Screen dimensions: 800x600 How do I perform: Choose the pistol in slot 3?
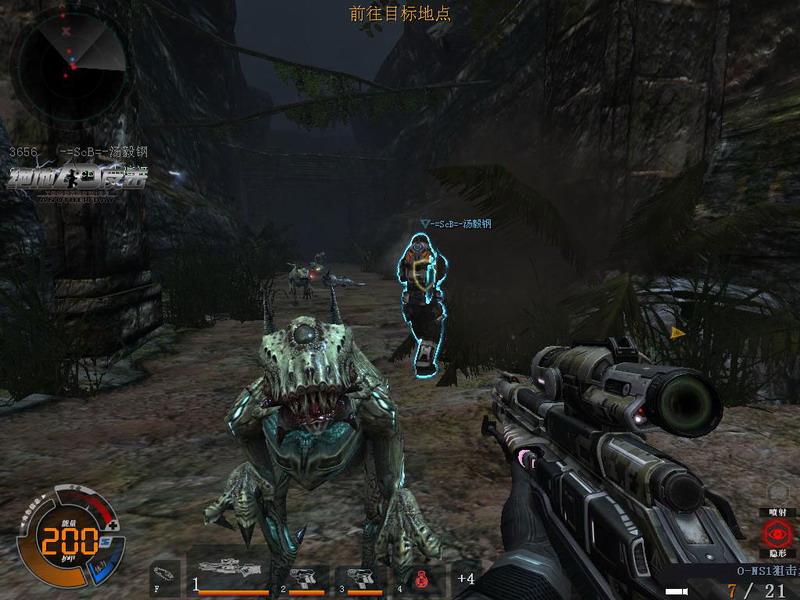358,578
